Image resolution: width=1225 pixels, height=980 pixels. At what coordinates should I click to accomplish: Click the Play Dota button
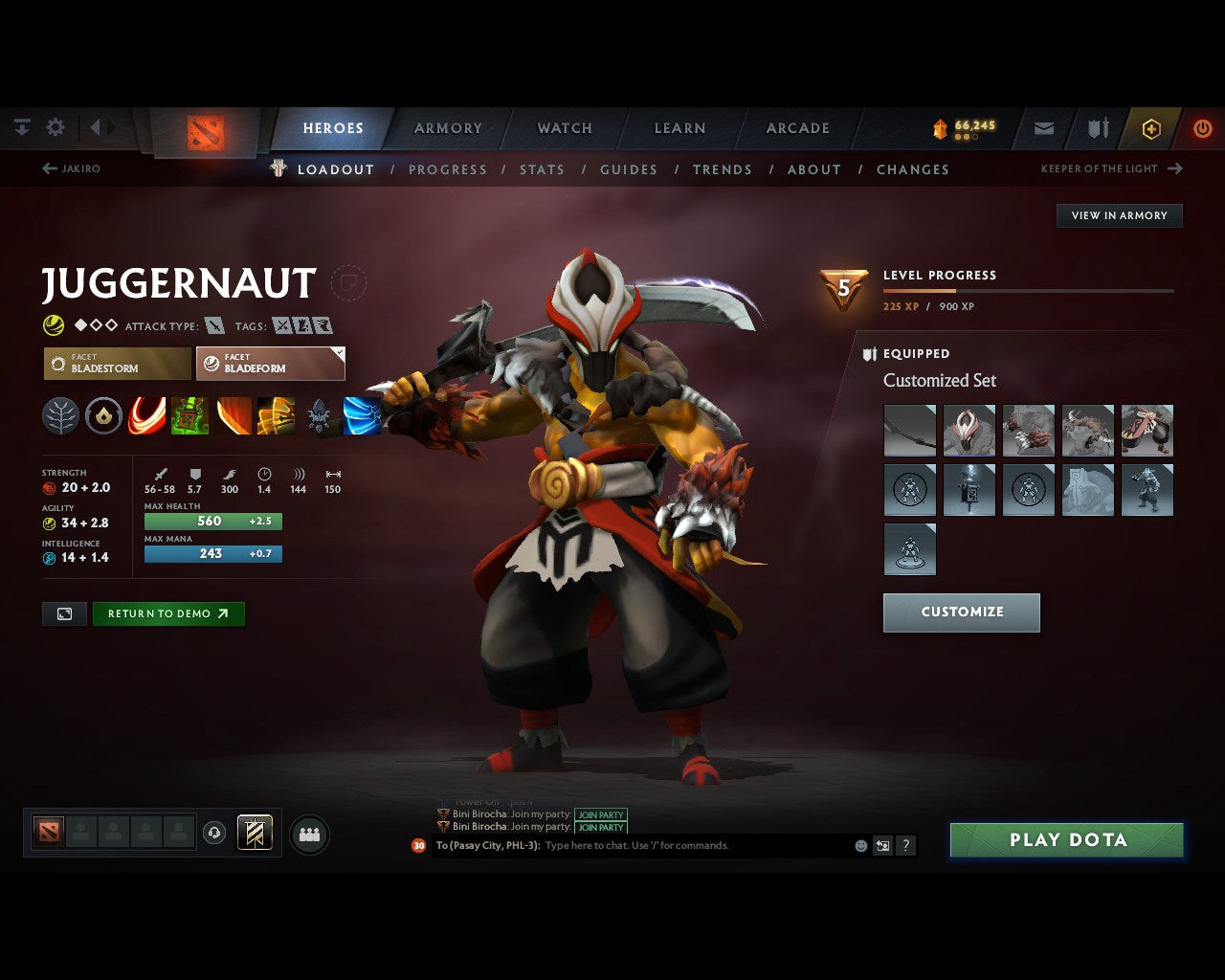pos(1067,840)
